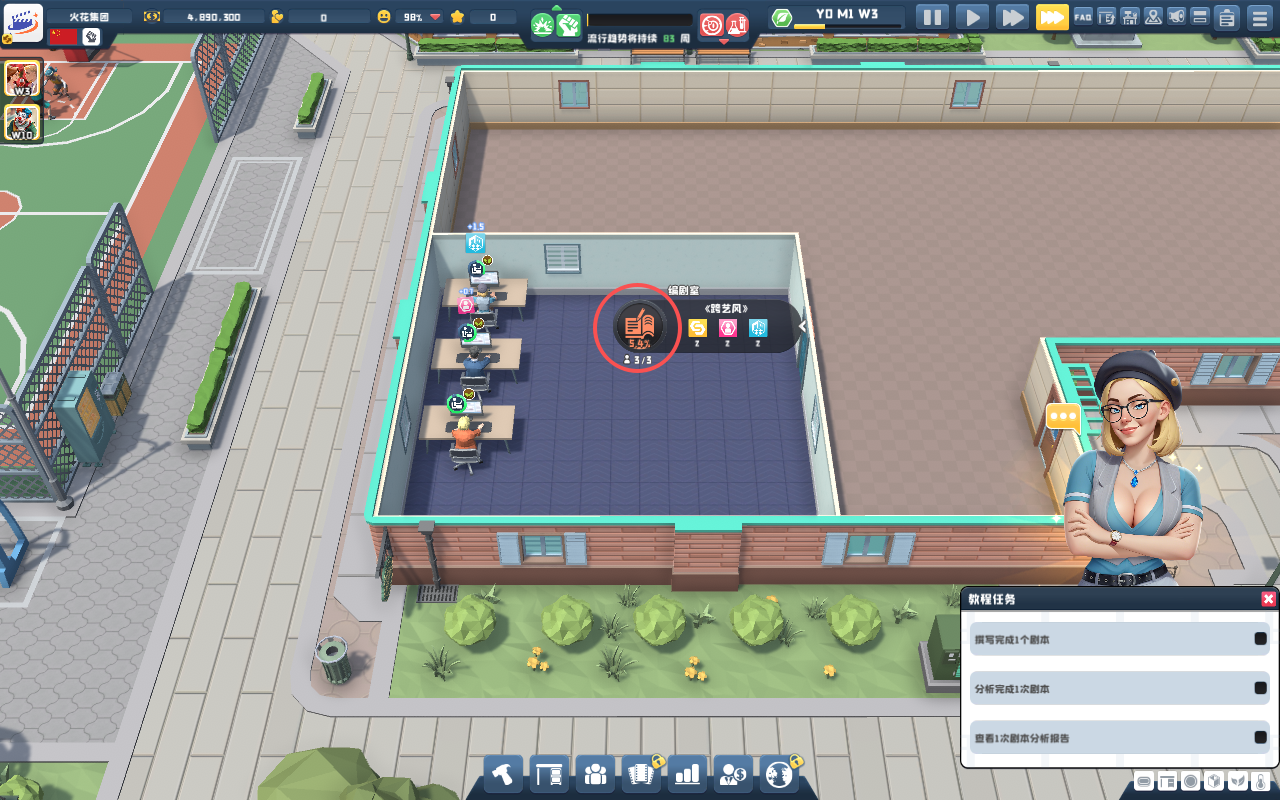Close the tutorial tasks panel
The height and width of the screenshot is (800, 1280).
tap(1268, 599)
